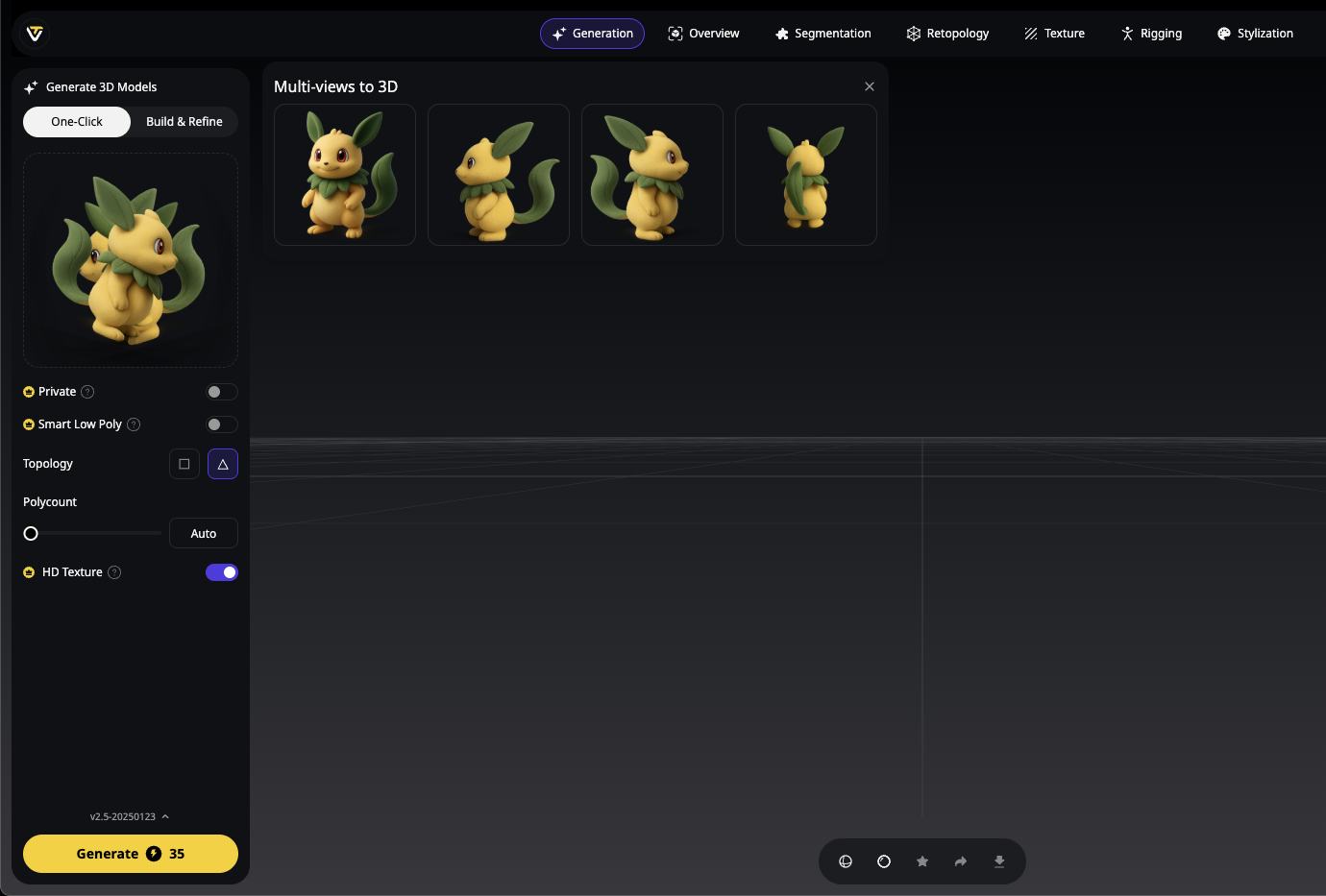
Task: Turn on Smart Low Poly
Action: click(220, 424)
